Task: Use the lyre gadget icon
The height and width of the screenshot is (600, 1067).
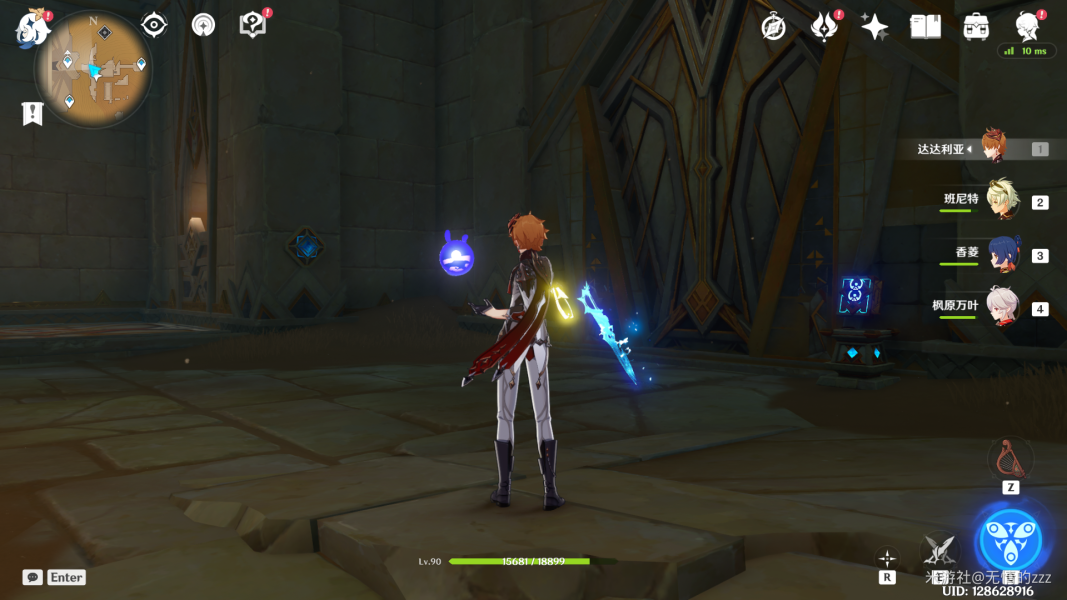Action: pos(1010,459)
